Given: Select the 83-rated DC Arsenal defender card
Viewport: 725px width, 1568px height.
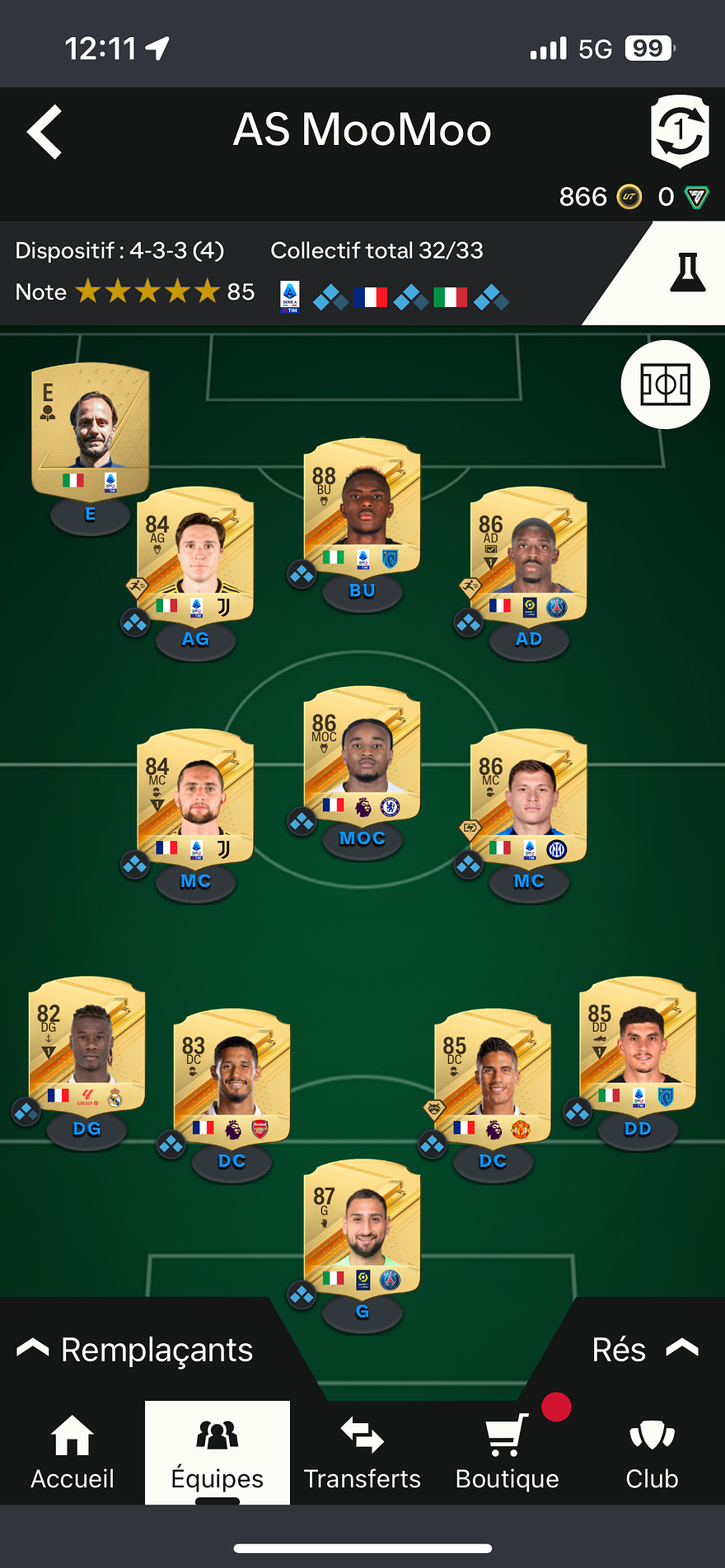Looking at the screenshot, I should [x=232, y=1078].
